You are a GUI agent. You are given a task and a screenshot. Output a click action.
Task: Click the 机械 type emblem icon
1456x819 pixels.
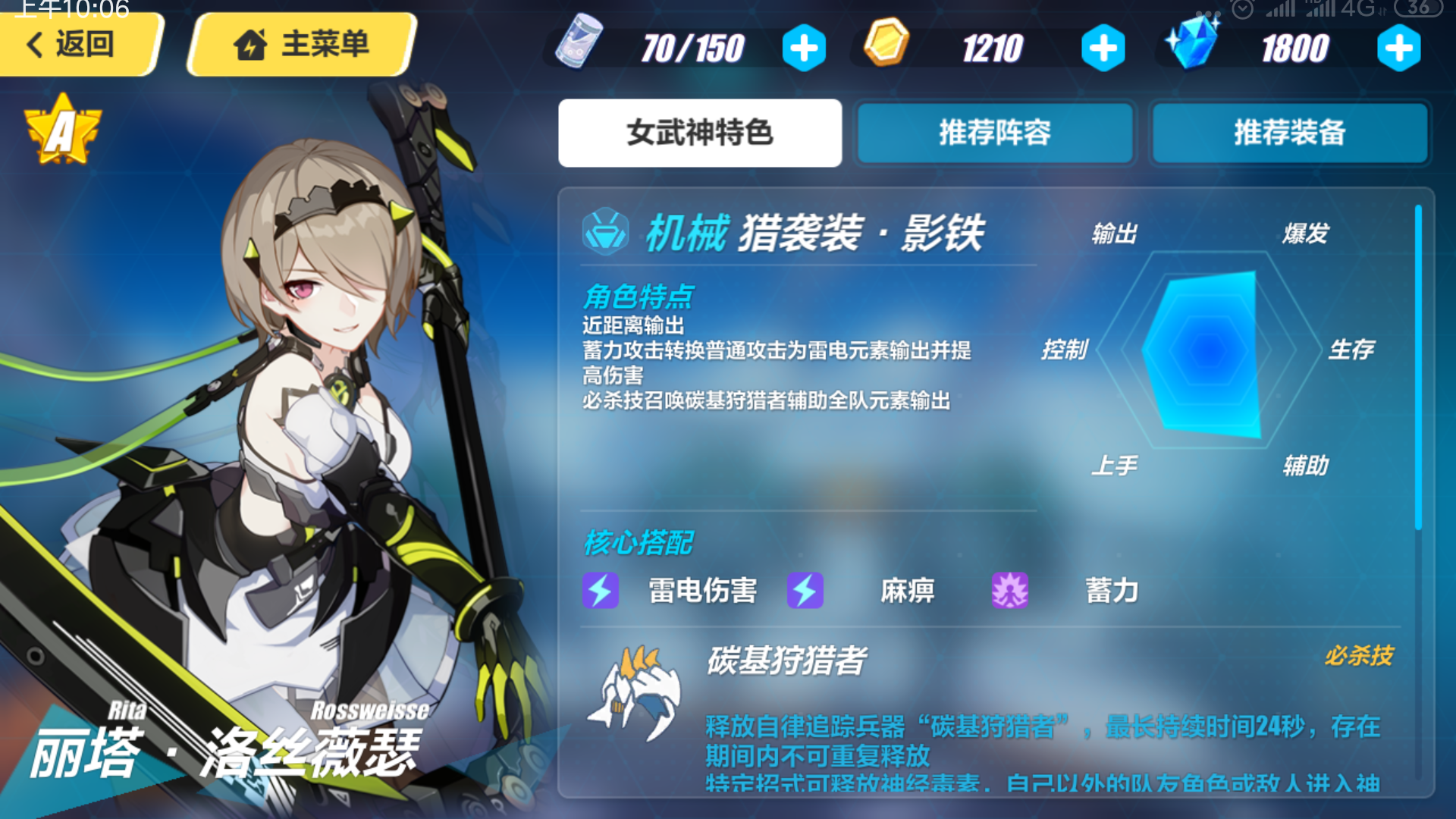pos(604,234)
